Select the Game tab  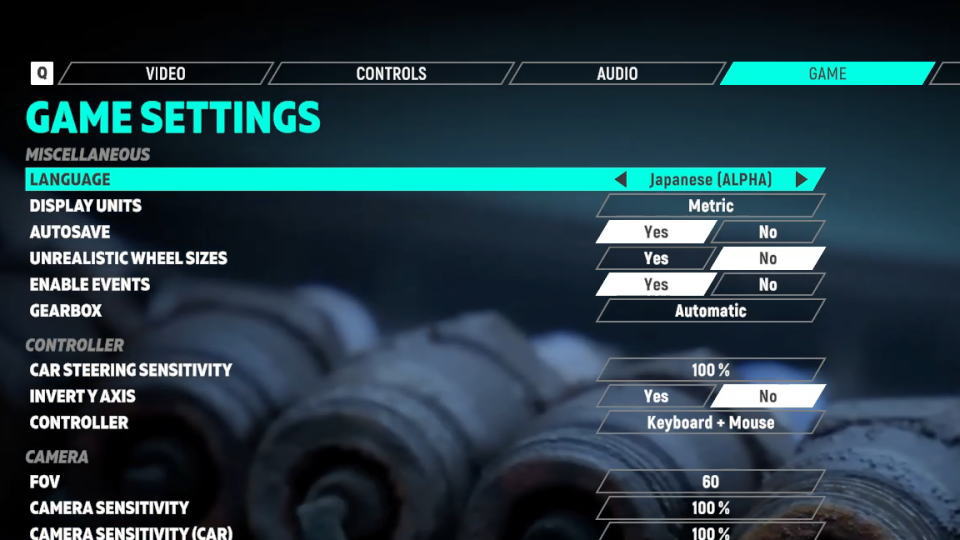(x=827, y=74)
